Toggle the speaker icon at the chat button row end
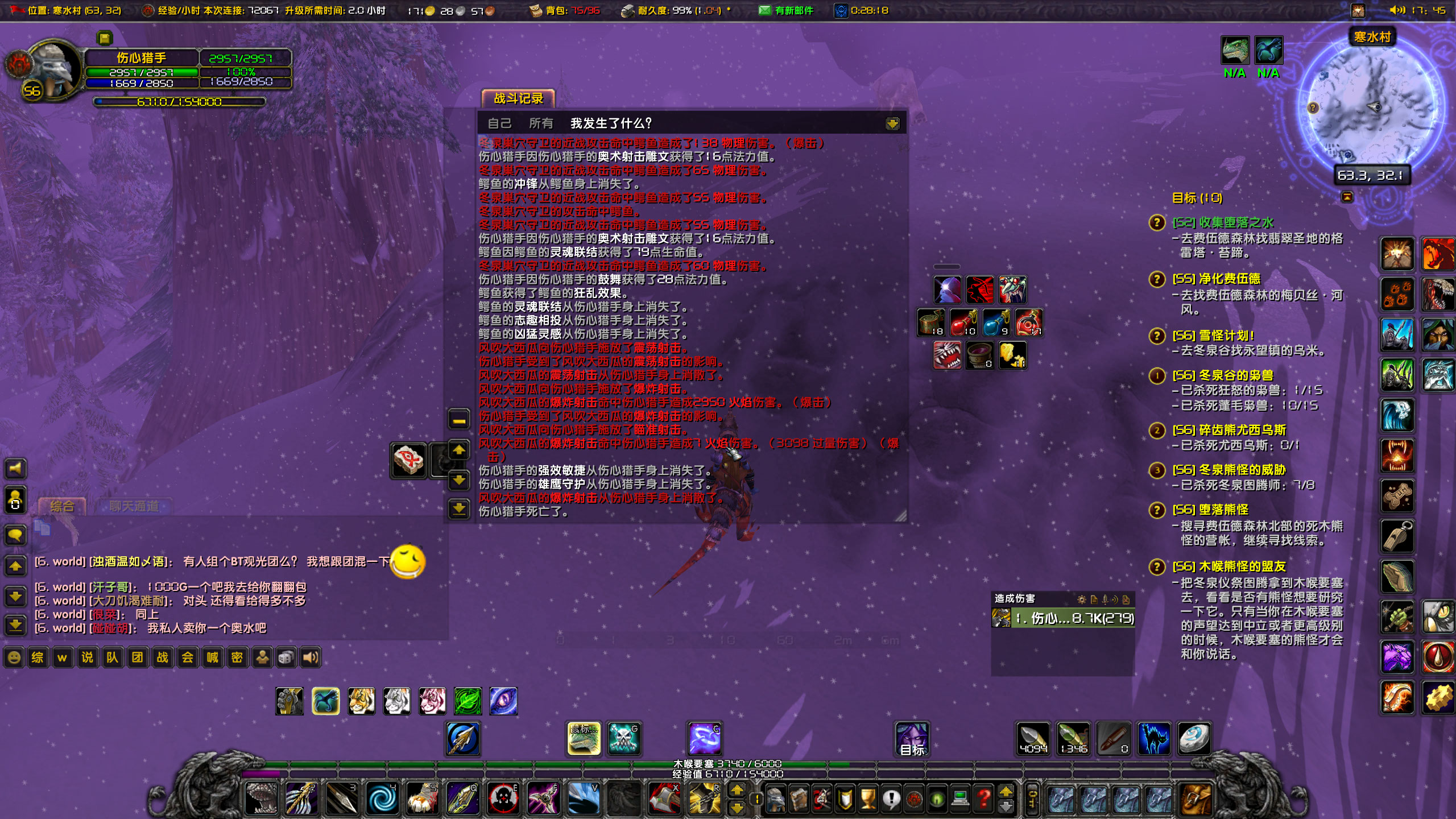Screen dimensions: 1456x819 (311, 657)
